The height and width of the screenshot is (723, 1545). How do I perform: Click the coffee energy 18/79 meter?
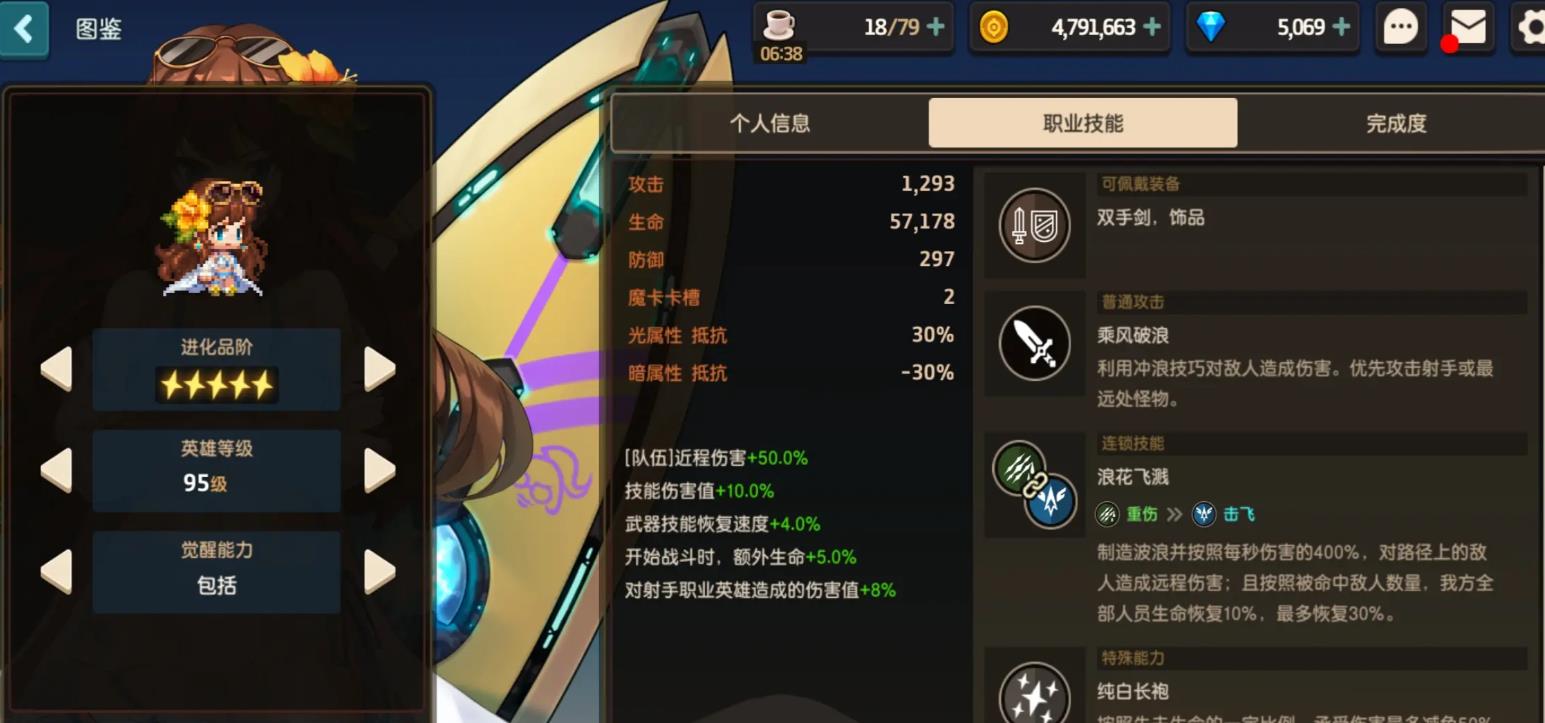[x=855, y=27]
